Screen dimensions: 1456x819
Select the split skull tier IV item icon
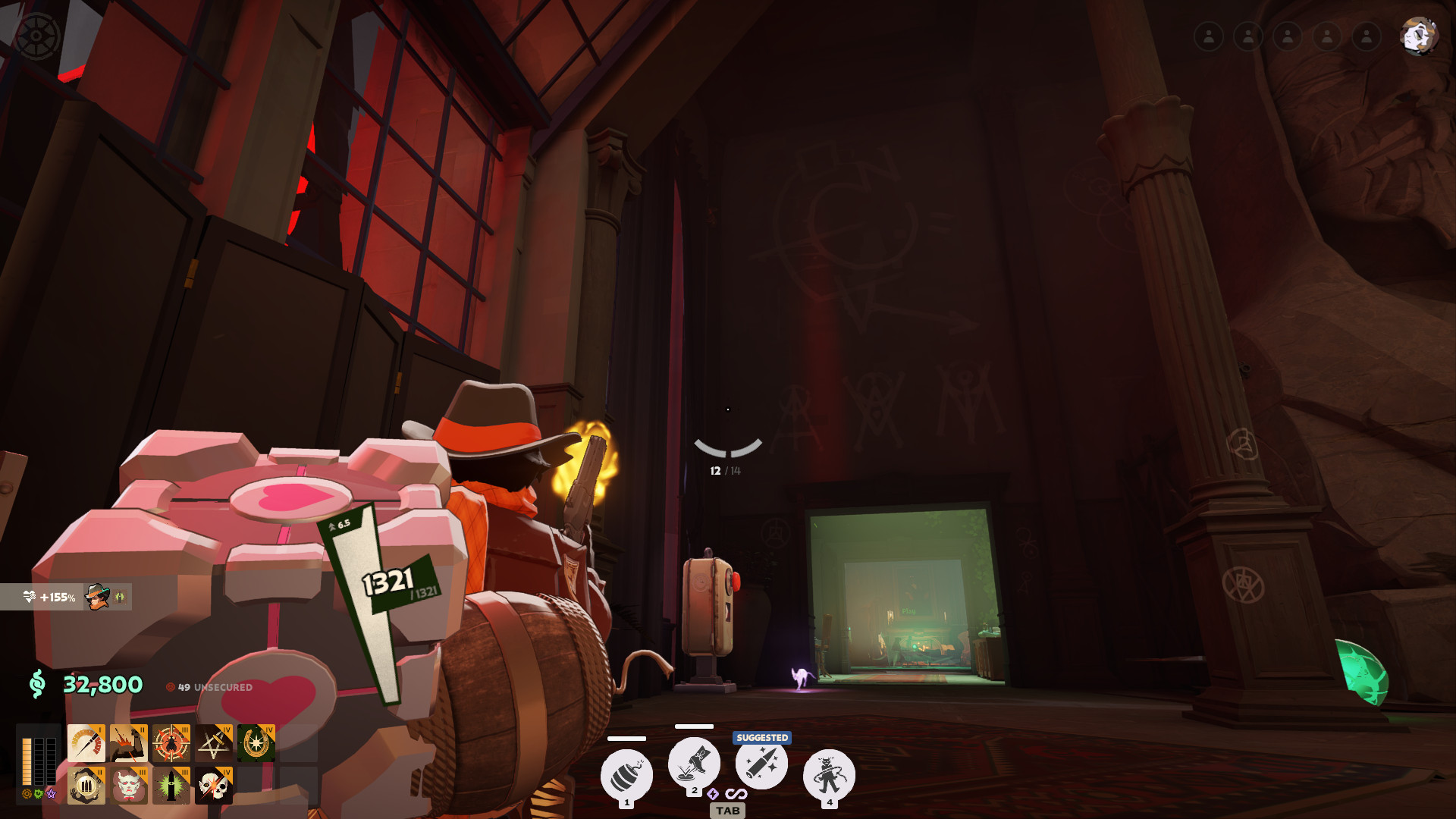(x=215, y=786)
